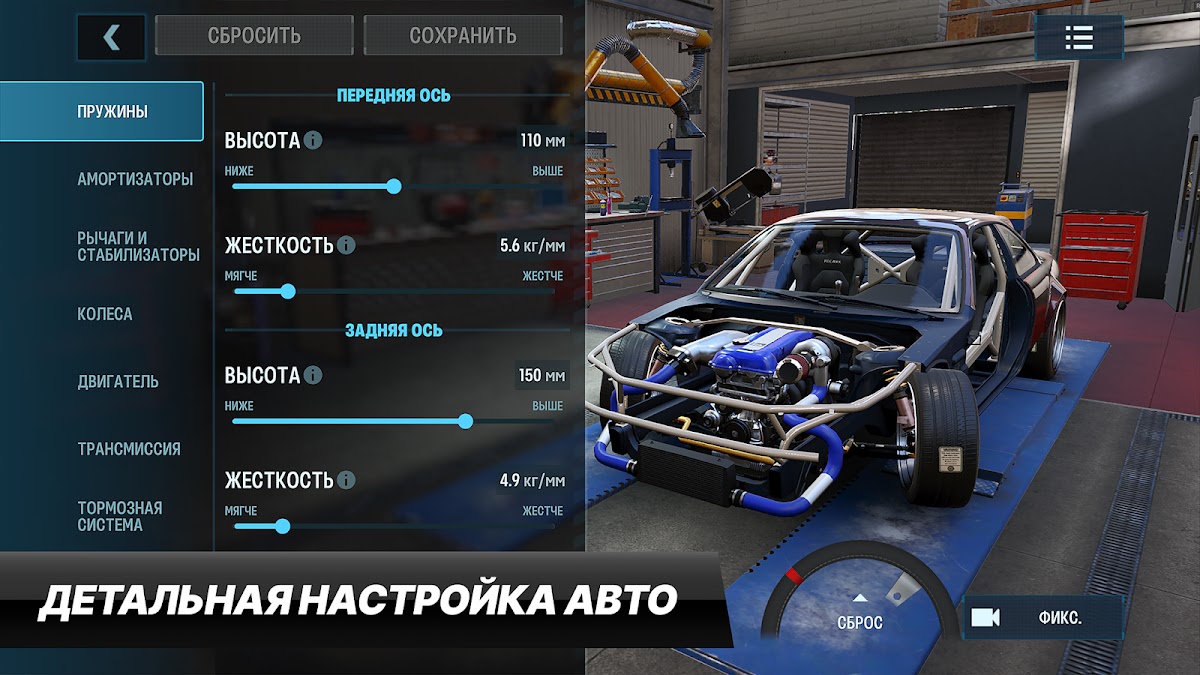This screenshot has width=1200, height=675.
Task: Show info for rear axle Жесткость
Action: 346,480
